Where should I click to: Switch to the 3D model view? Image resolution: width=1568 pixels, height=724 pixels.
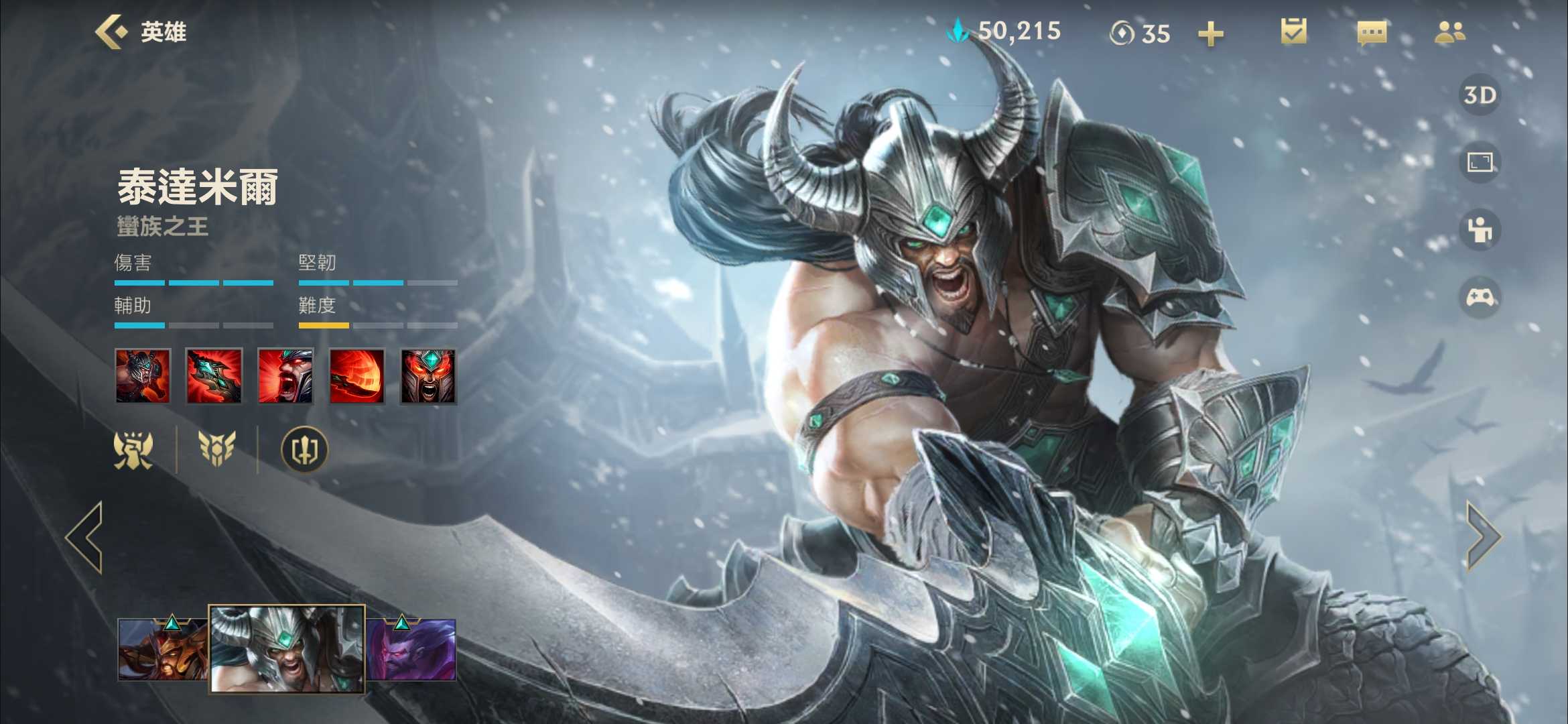coord(1480,95)
